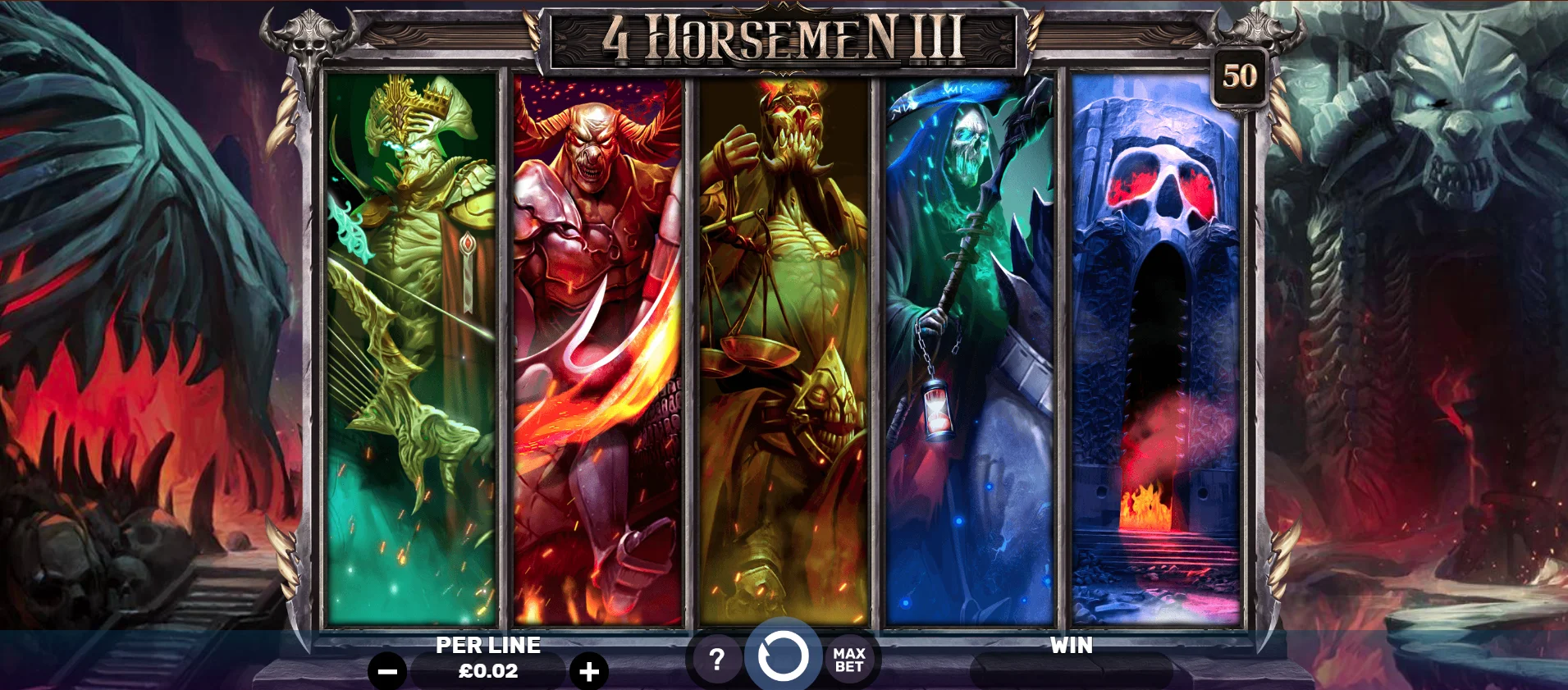Open the help menu via question mark icon
Viewport: 1568px width, 690px height.
[x=718, y=658]
